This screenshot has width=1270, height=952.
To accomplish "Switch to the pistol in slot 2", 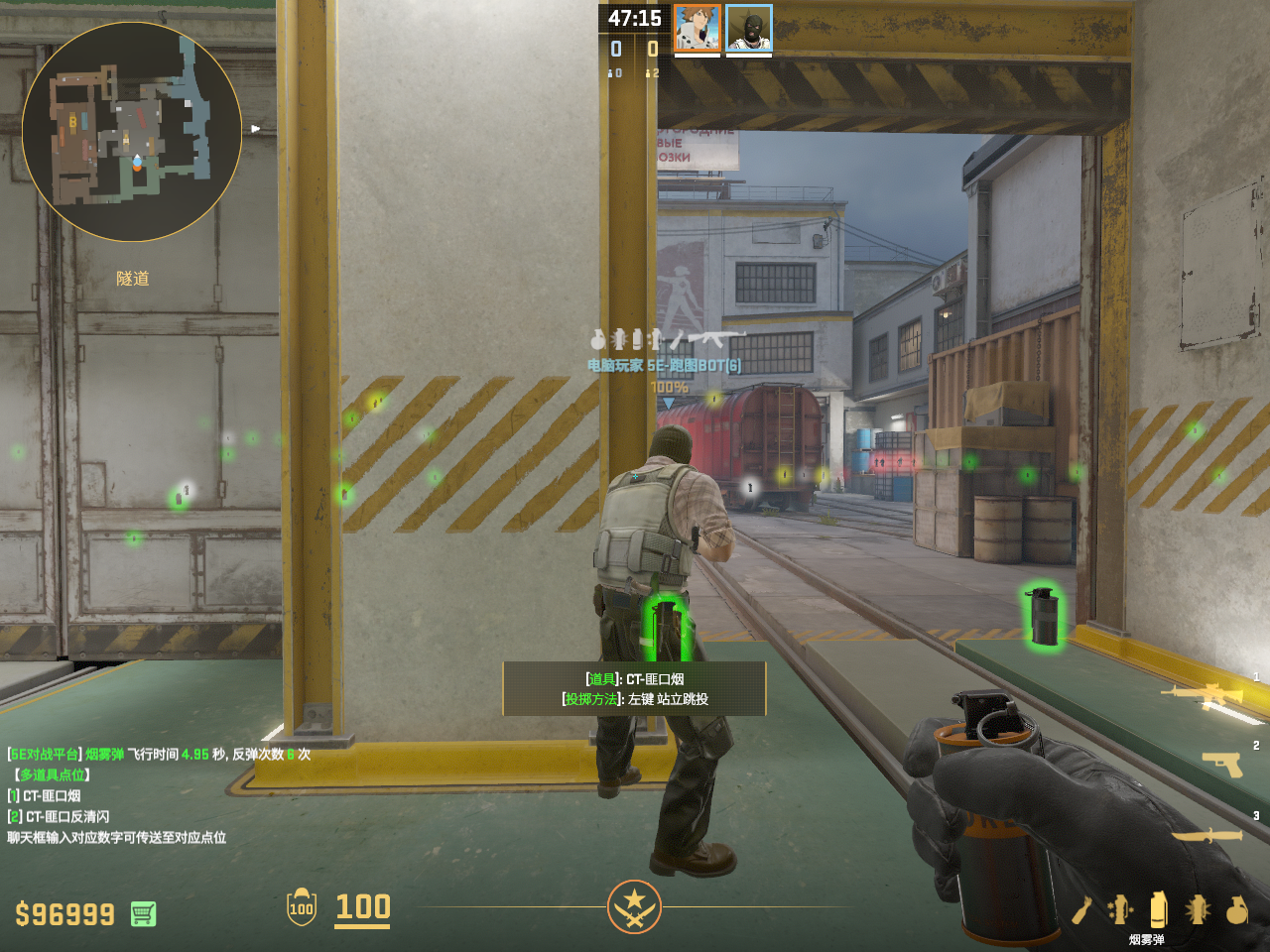I will pos(1222,764).
